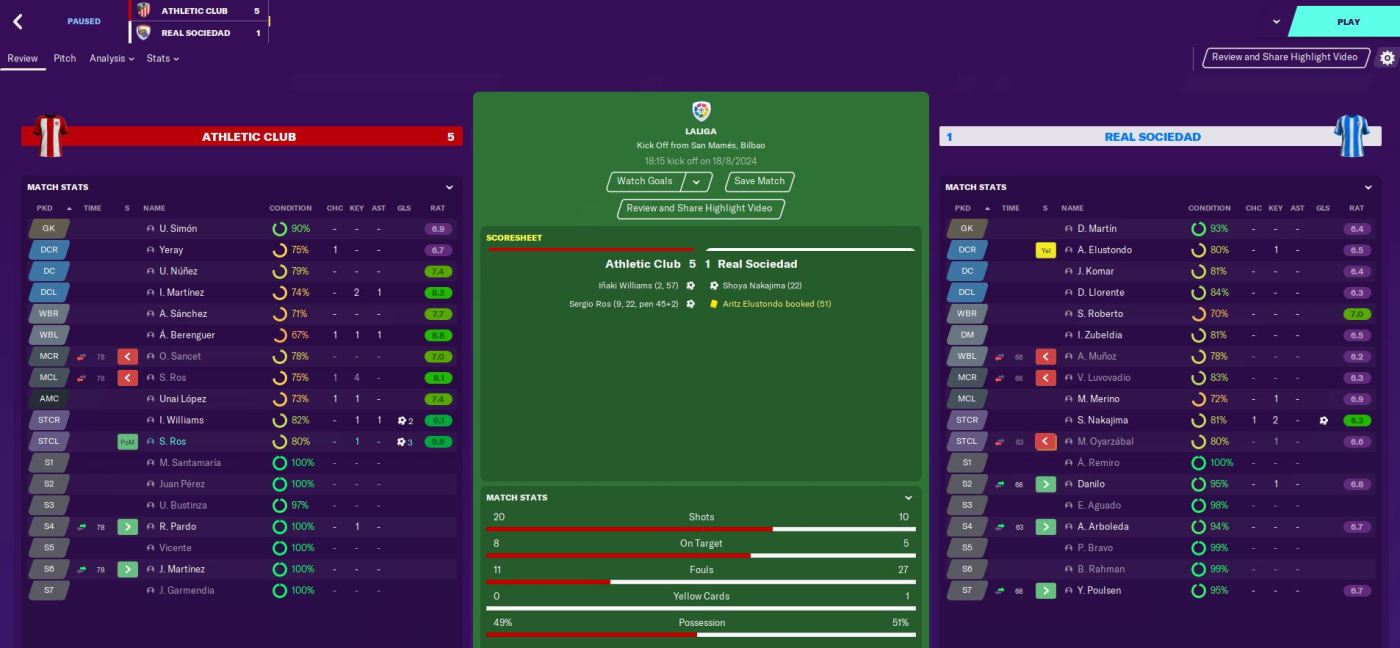The height and width of the screenshot is (648, 1400).
Task: Open the Analysis dropdown menu
Action: point(111,58)
